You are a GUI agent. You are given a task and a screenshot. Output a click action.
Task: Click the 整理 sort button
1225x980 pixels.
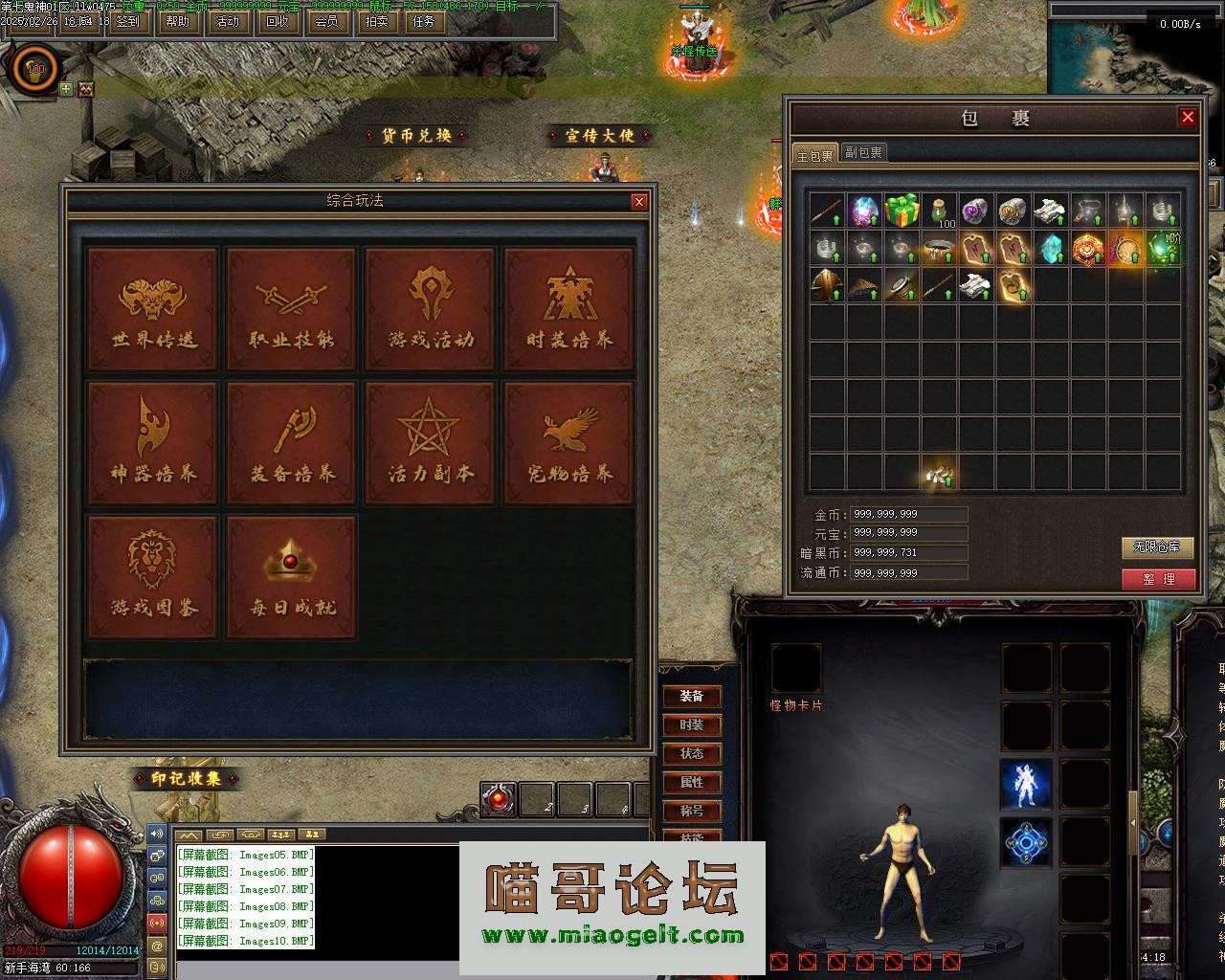[x=1159, y=579]
